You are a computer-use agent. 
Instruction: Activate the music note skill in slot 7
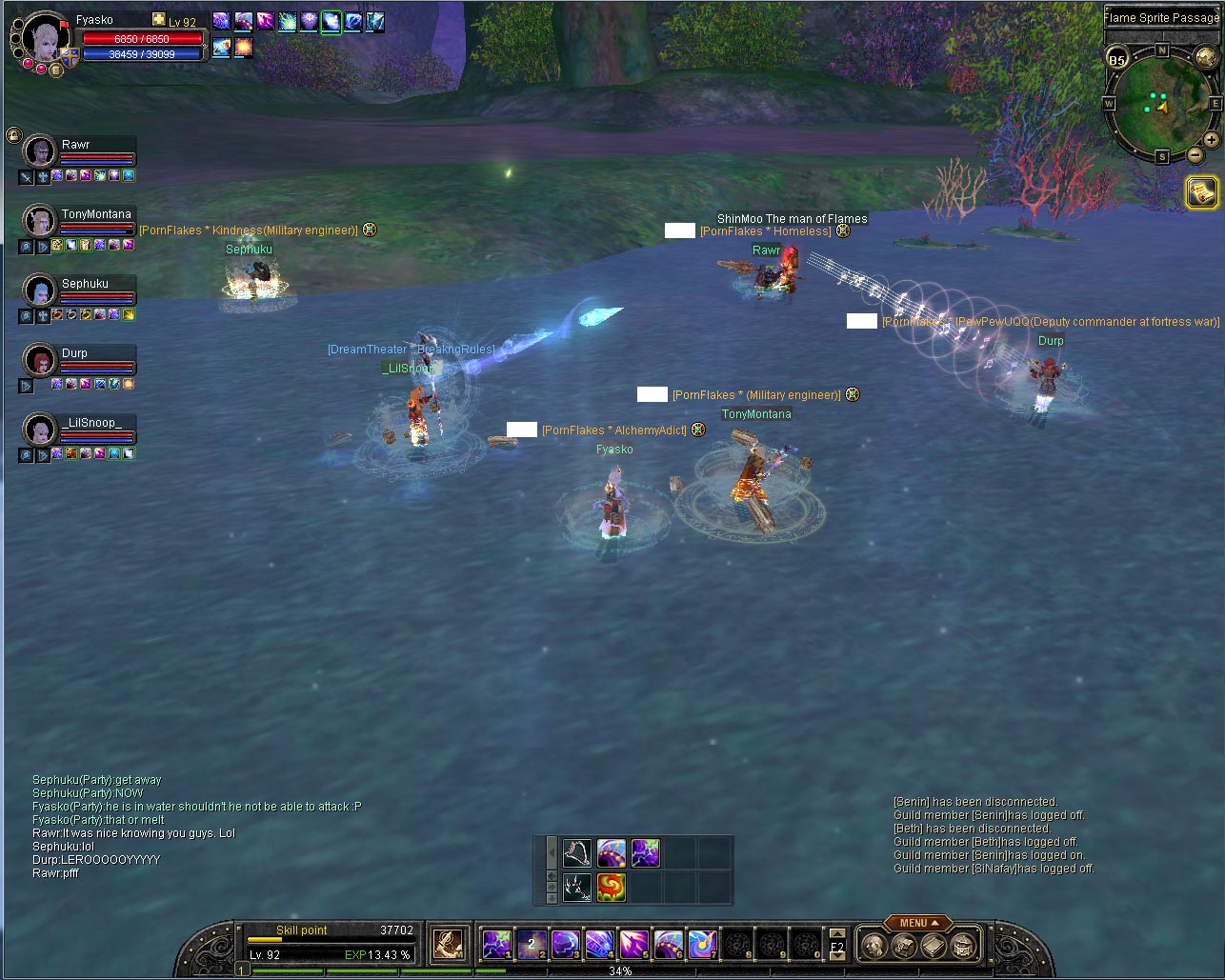tap(702, 944)
